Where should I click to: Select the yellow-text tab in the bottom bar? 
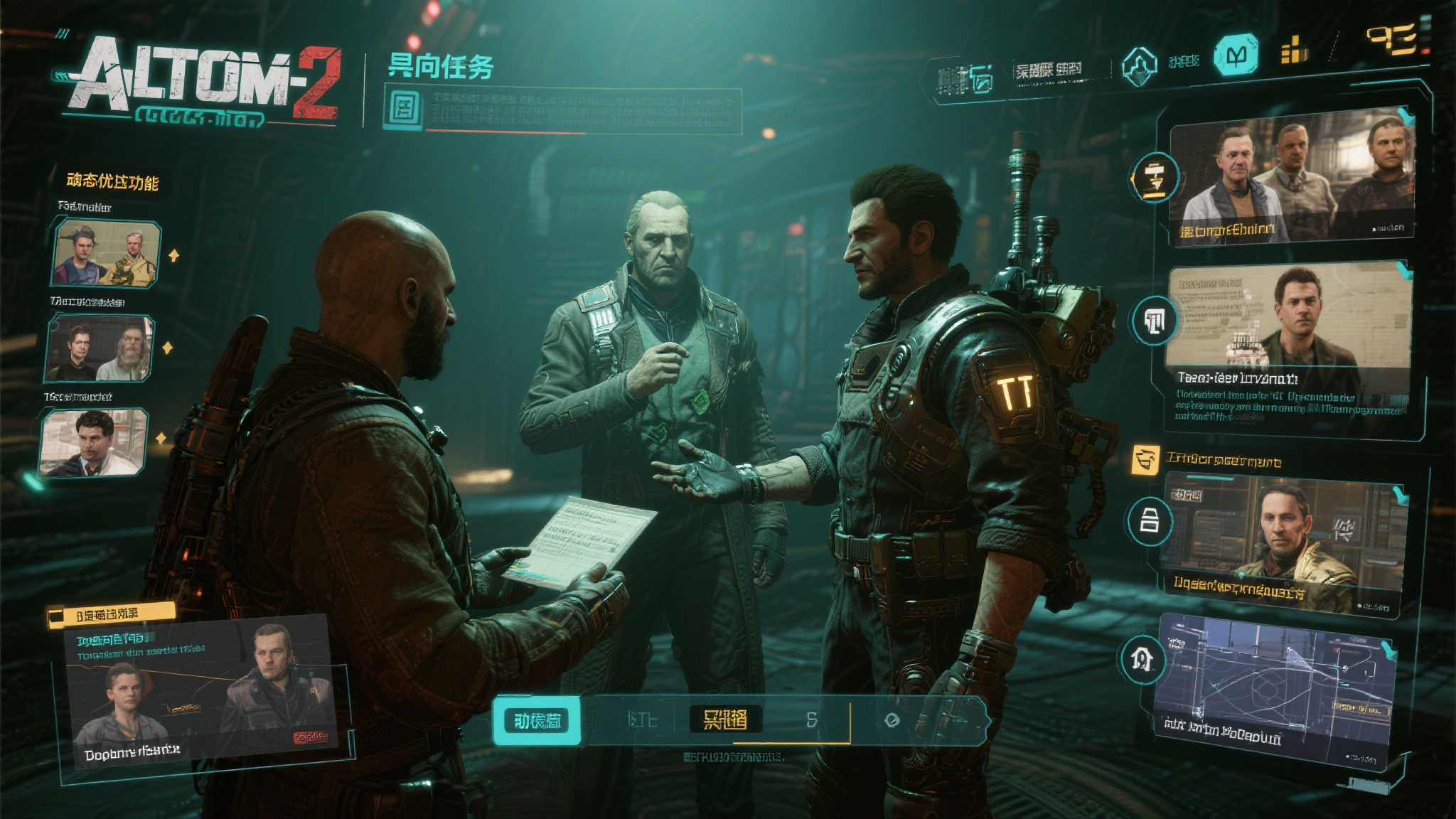tap(725, 719)
